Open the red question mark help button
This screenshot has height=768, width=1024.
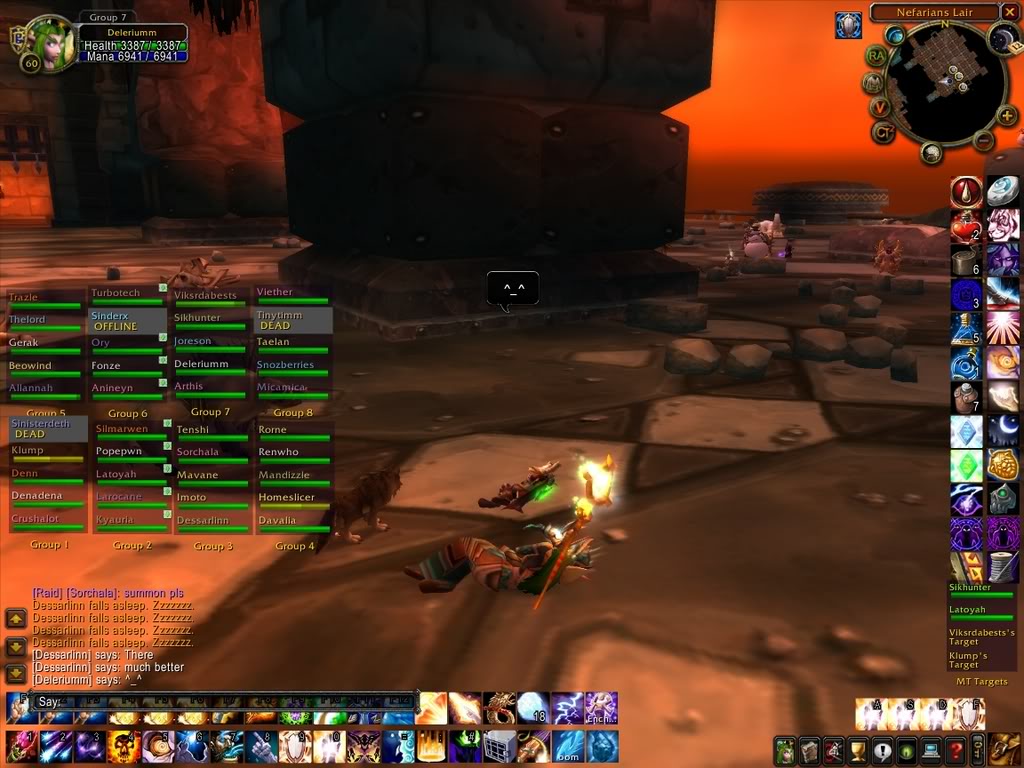[955, 748]
